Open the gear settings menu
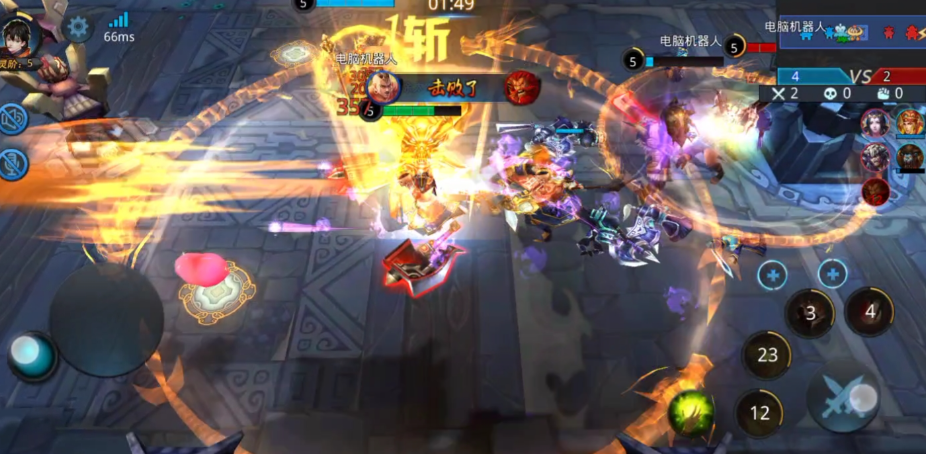 point(78,27)
